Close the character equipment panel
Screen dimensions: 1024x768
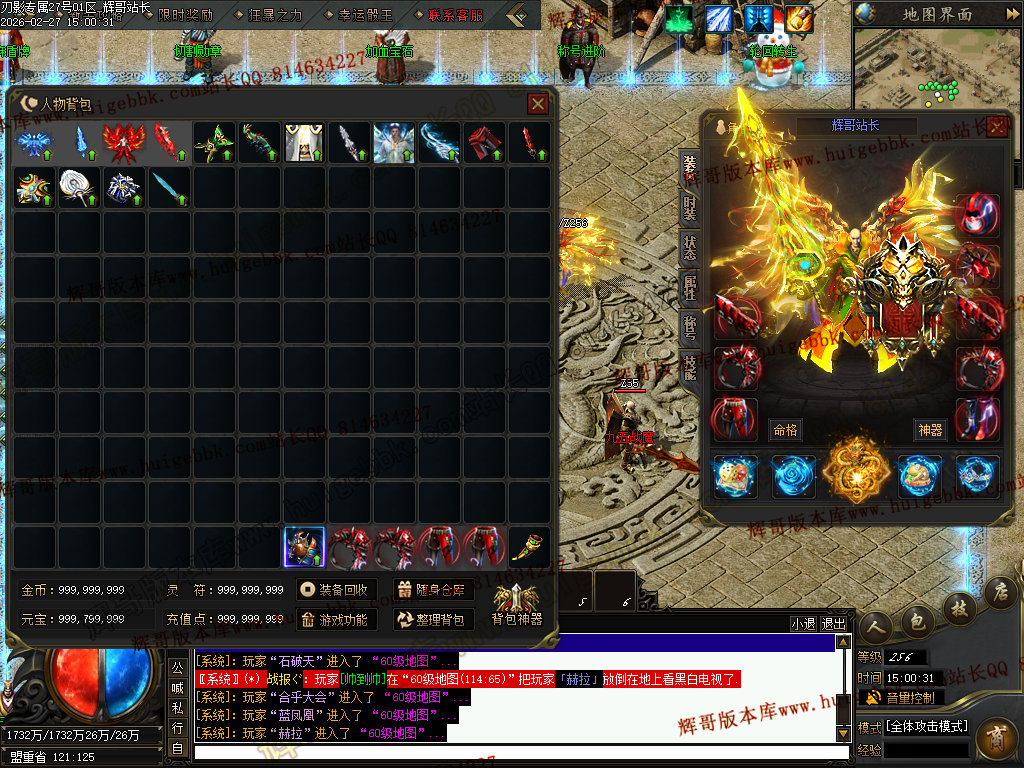click(x=996, y=126)
